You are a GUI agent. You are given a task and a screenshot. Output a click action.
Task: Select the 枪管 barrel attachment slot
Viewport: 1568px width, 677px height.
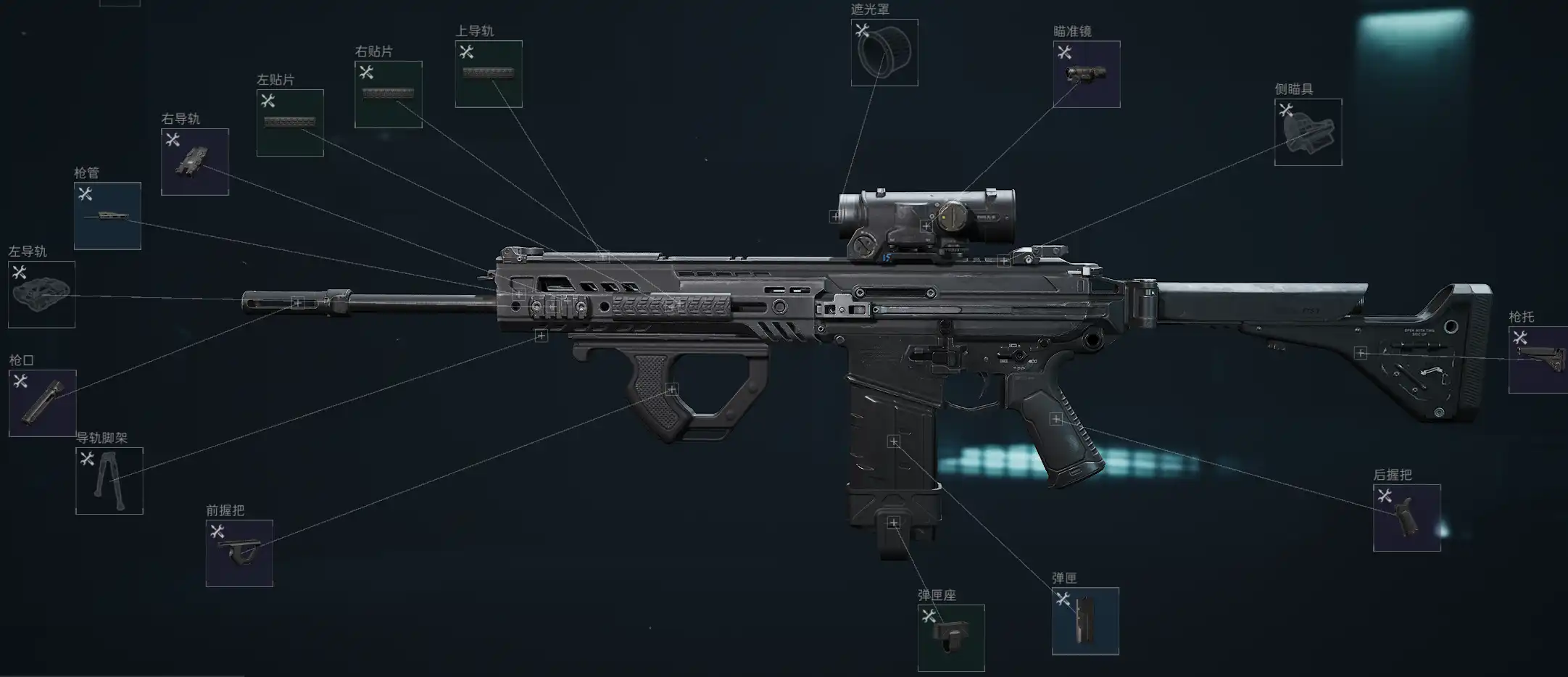point(107,216)
